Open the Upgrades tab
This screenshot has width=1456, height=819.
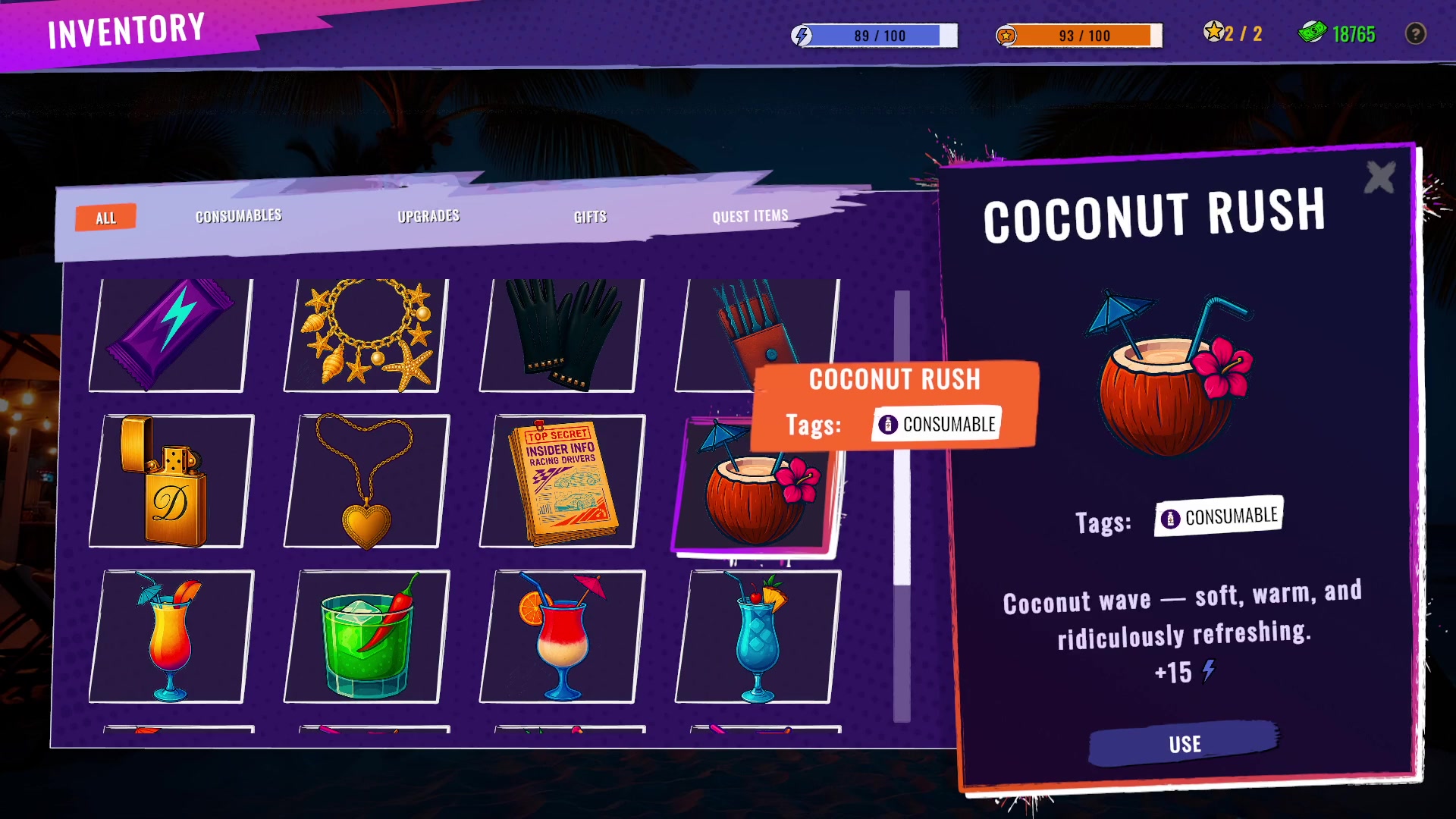tap(428, 216)
